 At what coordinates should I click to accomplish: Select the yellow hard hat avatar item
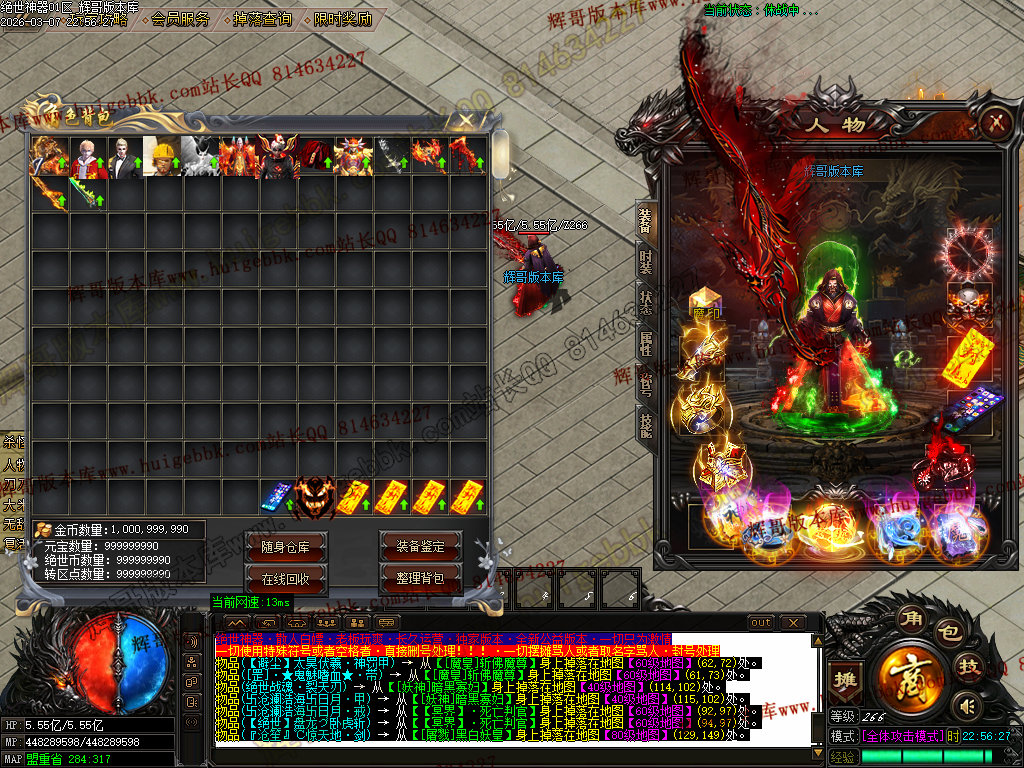162,157
